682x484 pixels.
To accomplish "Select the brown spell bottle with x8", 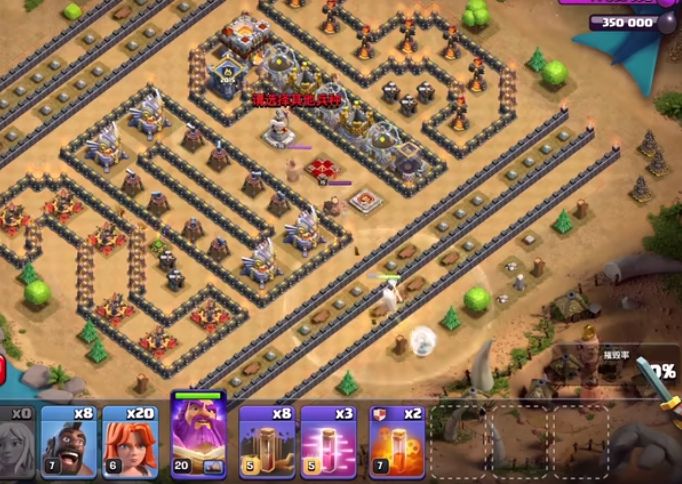I will pos(266,440).
